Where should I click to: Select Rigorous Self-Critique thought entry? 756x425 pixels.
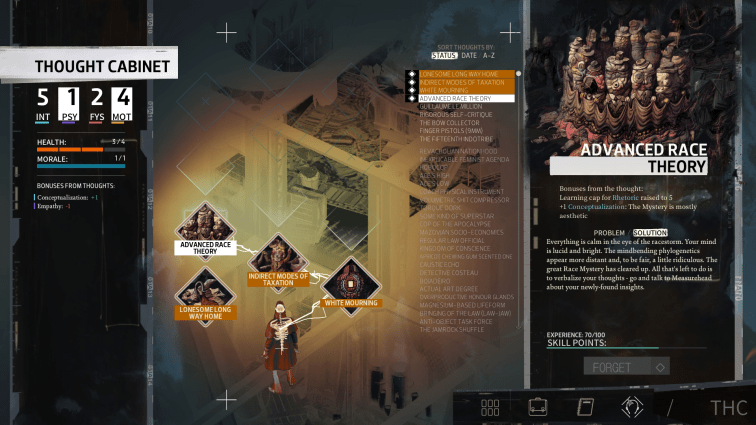pyautogui.click(x=455, y=115)
